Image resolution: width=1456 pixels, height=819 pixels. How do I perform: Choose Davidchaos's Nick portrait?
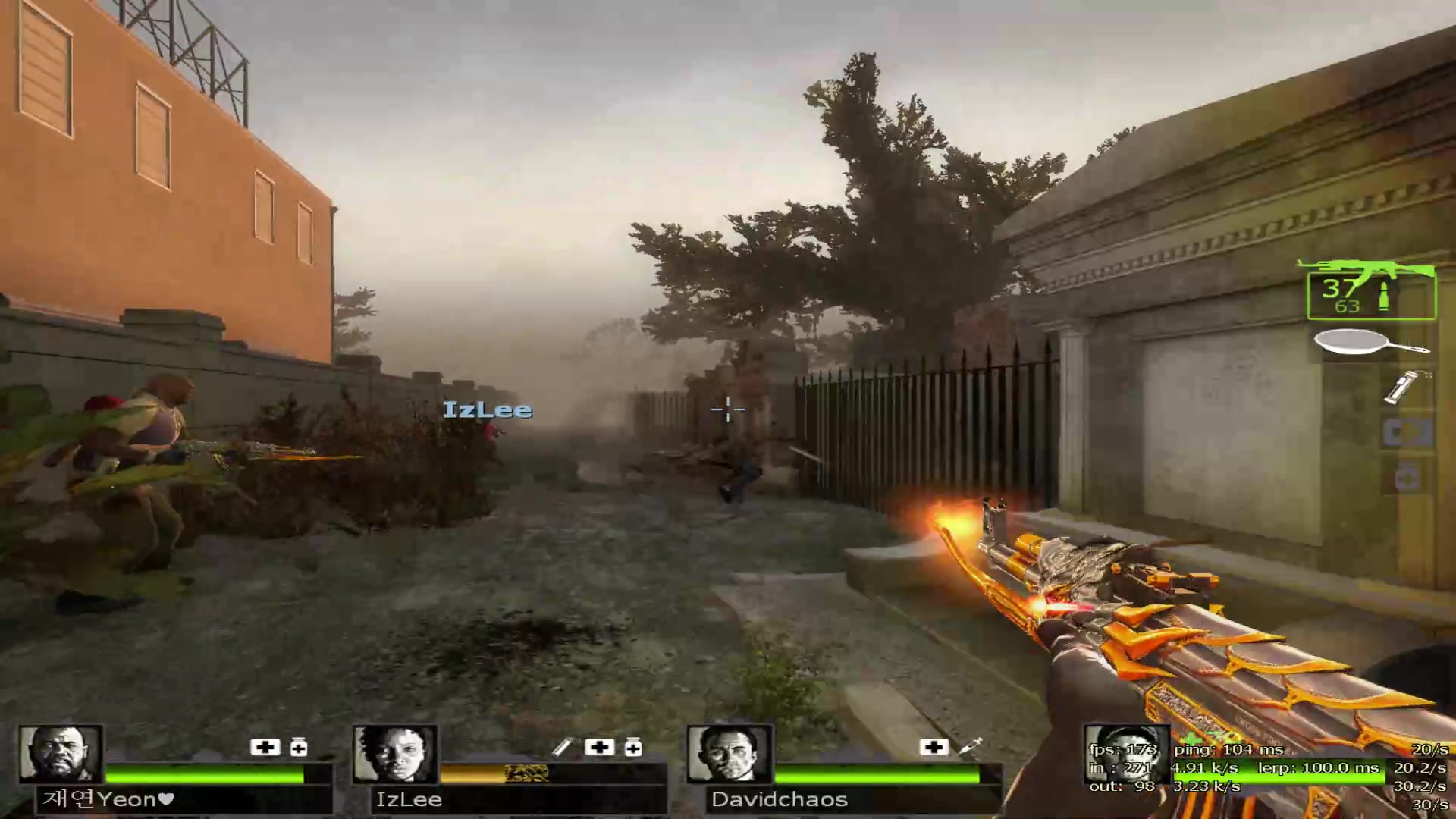[729, 754]
